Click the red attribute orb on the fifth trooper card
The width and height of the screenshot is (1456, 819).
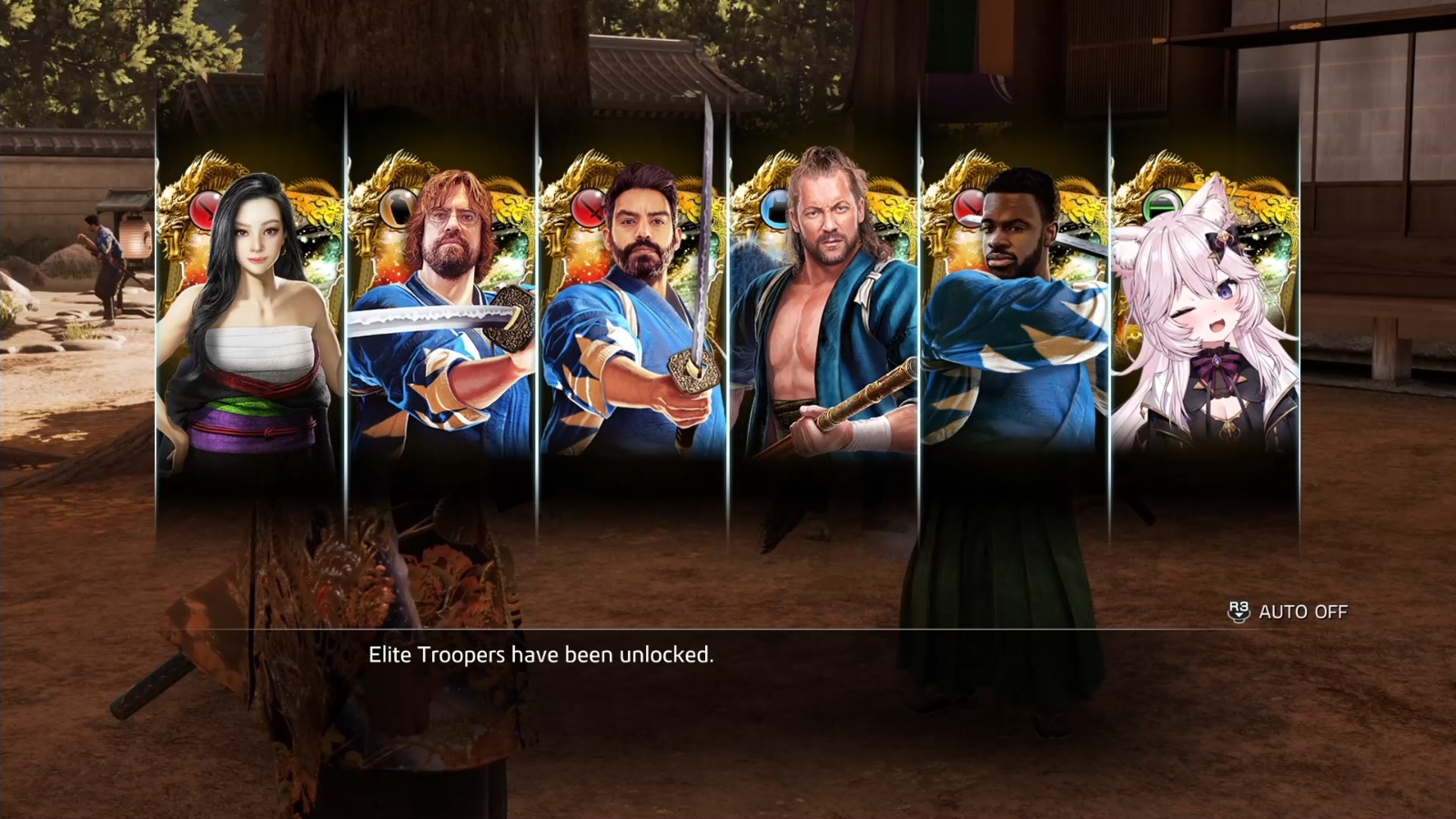(x=968, y=207)
